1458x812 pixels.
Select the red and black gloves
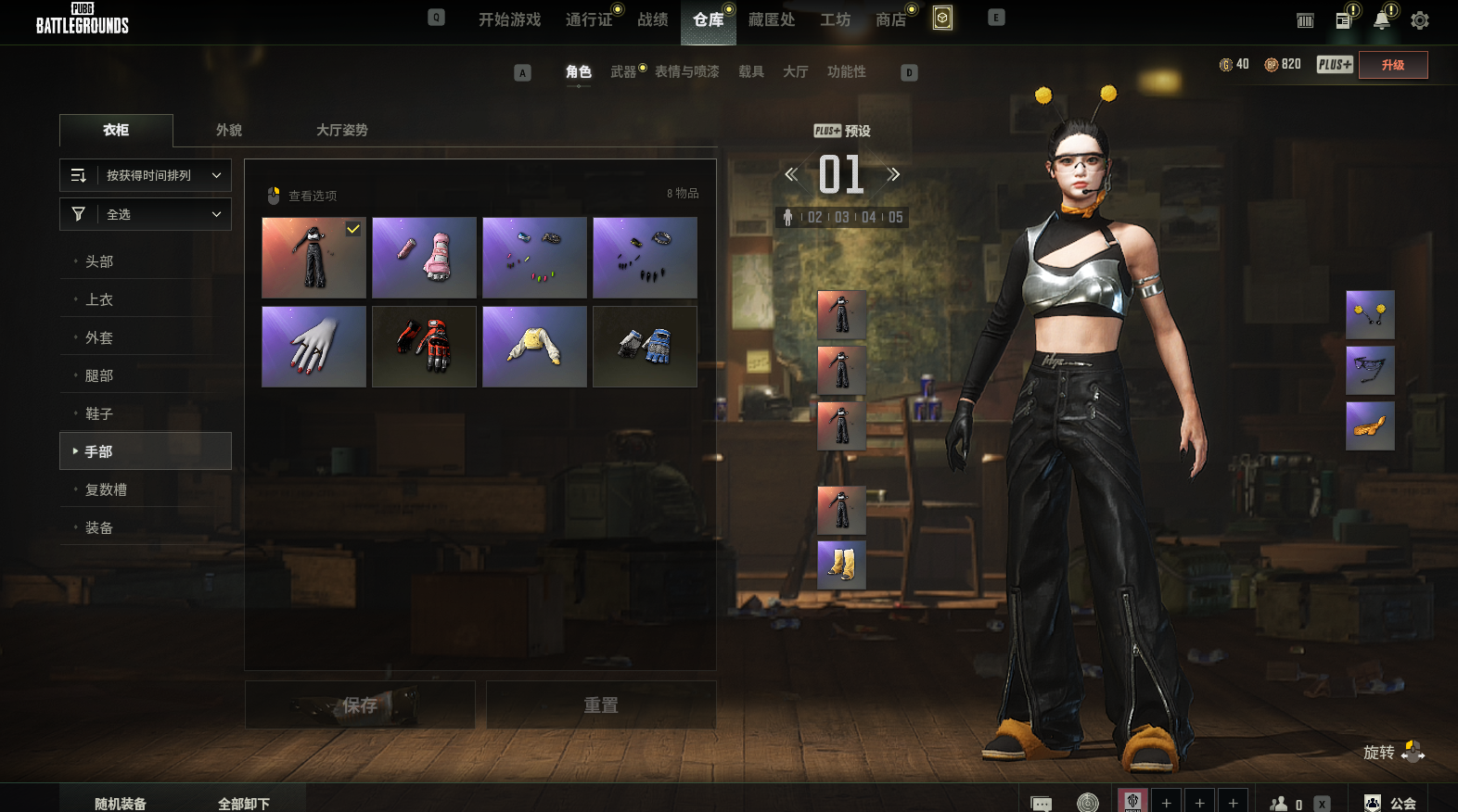coord(424,347)
